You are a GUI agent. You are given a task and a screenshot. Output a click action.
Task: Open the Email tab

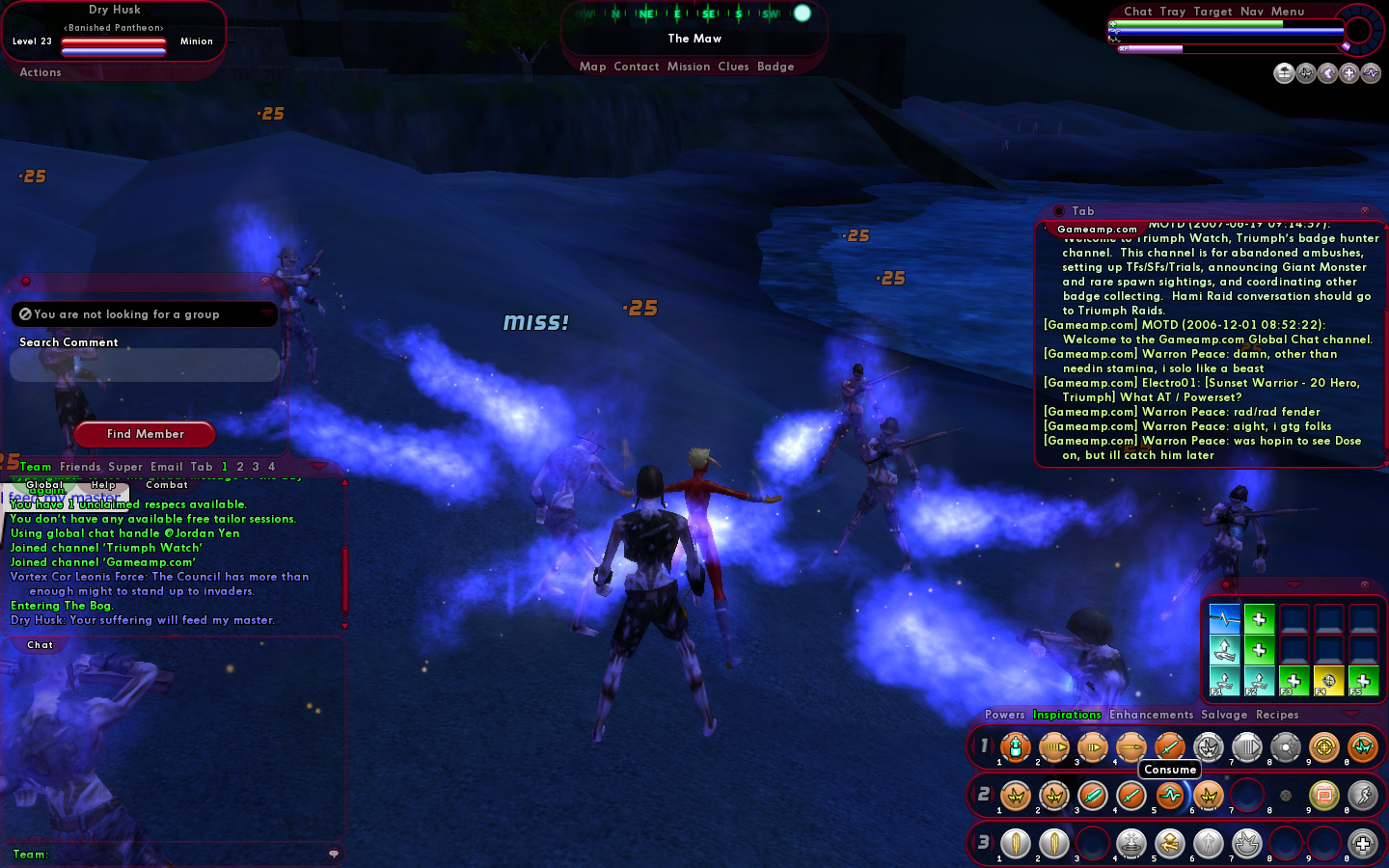click(166, 467)
